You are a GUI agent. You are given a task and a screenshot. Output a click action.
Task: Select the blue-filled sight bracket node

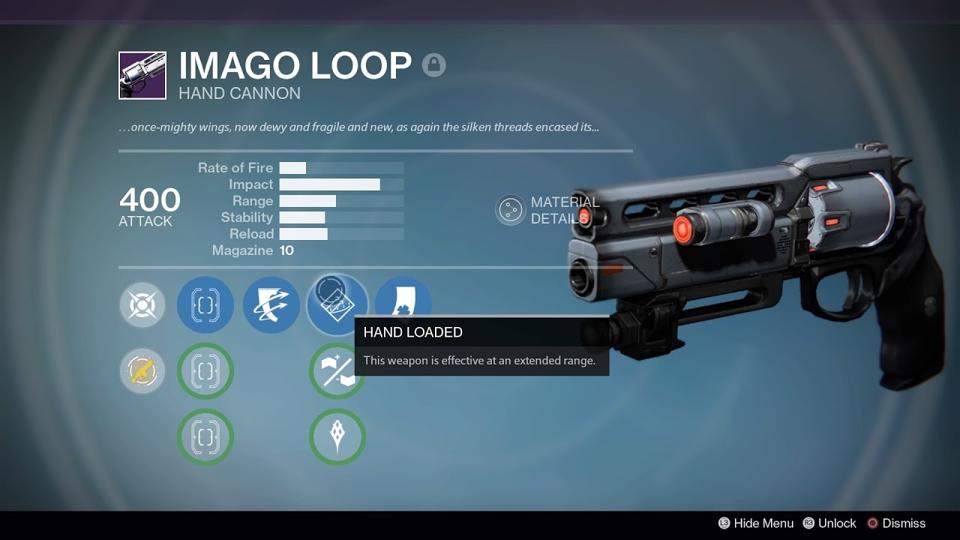pyautogui.click(x=205, y=305)
